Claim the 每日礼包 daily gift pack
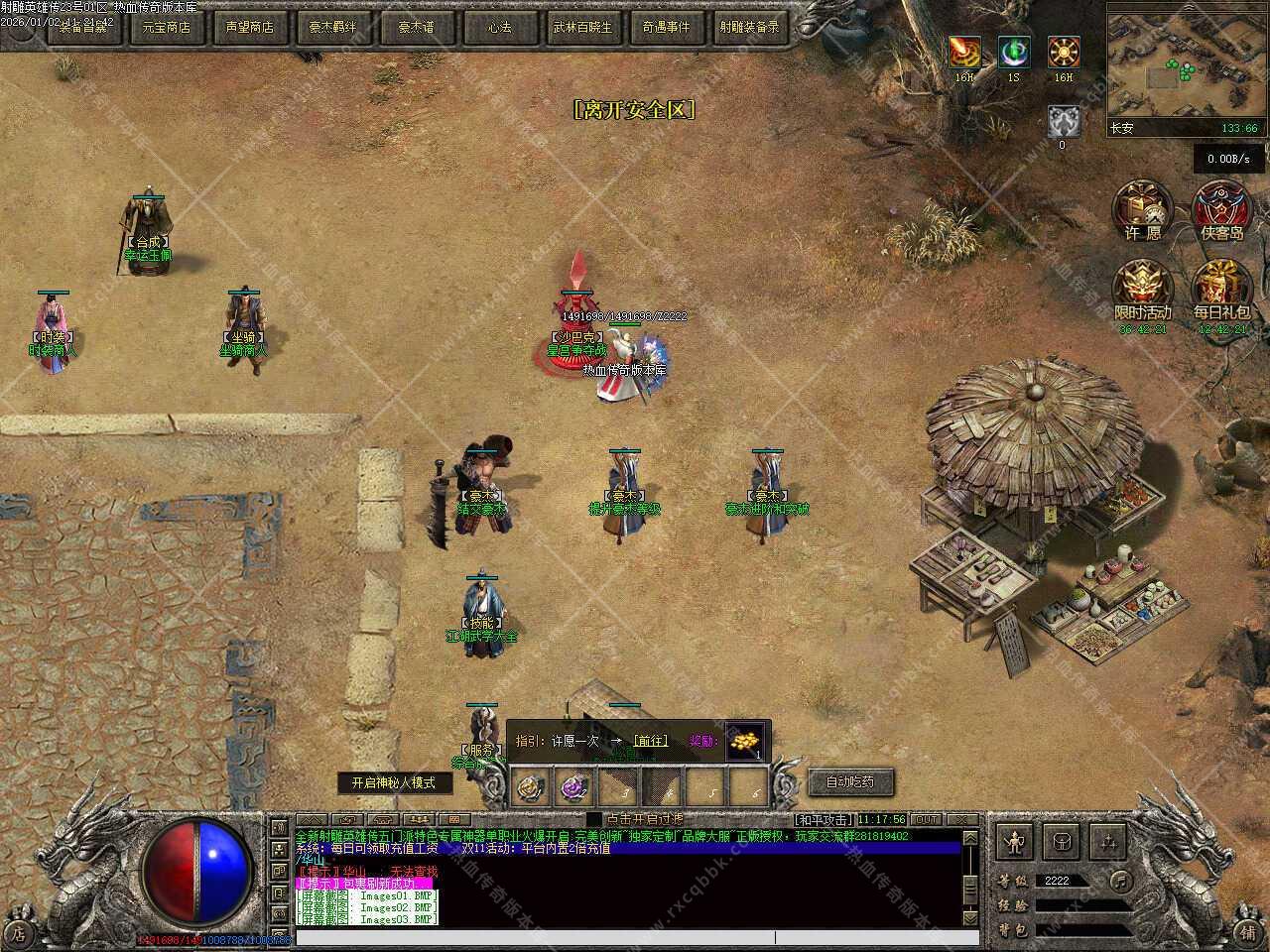Screen dimensions: 1270x952 click(1222, 290)
